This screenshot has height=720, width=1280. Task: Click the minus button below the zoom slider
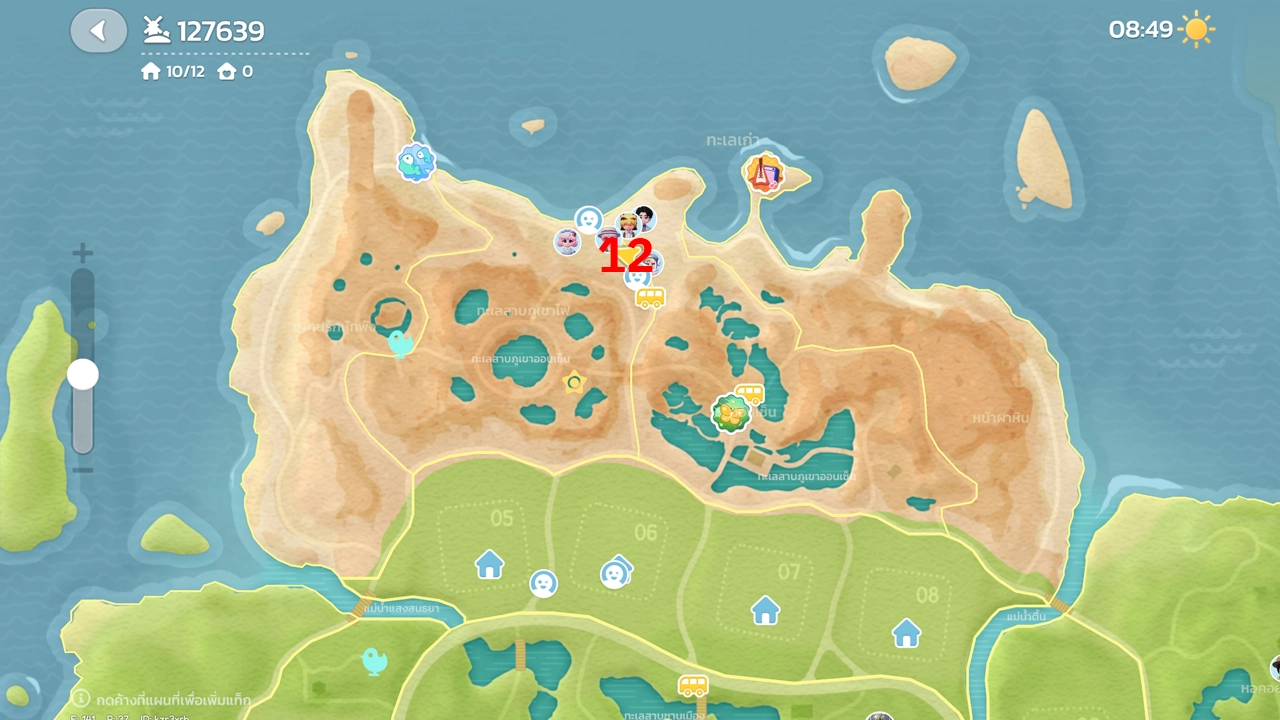(x=83, y=470)
